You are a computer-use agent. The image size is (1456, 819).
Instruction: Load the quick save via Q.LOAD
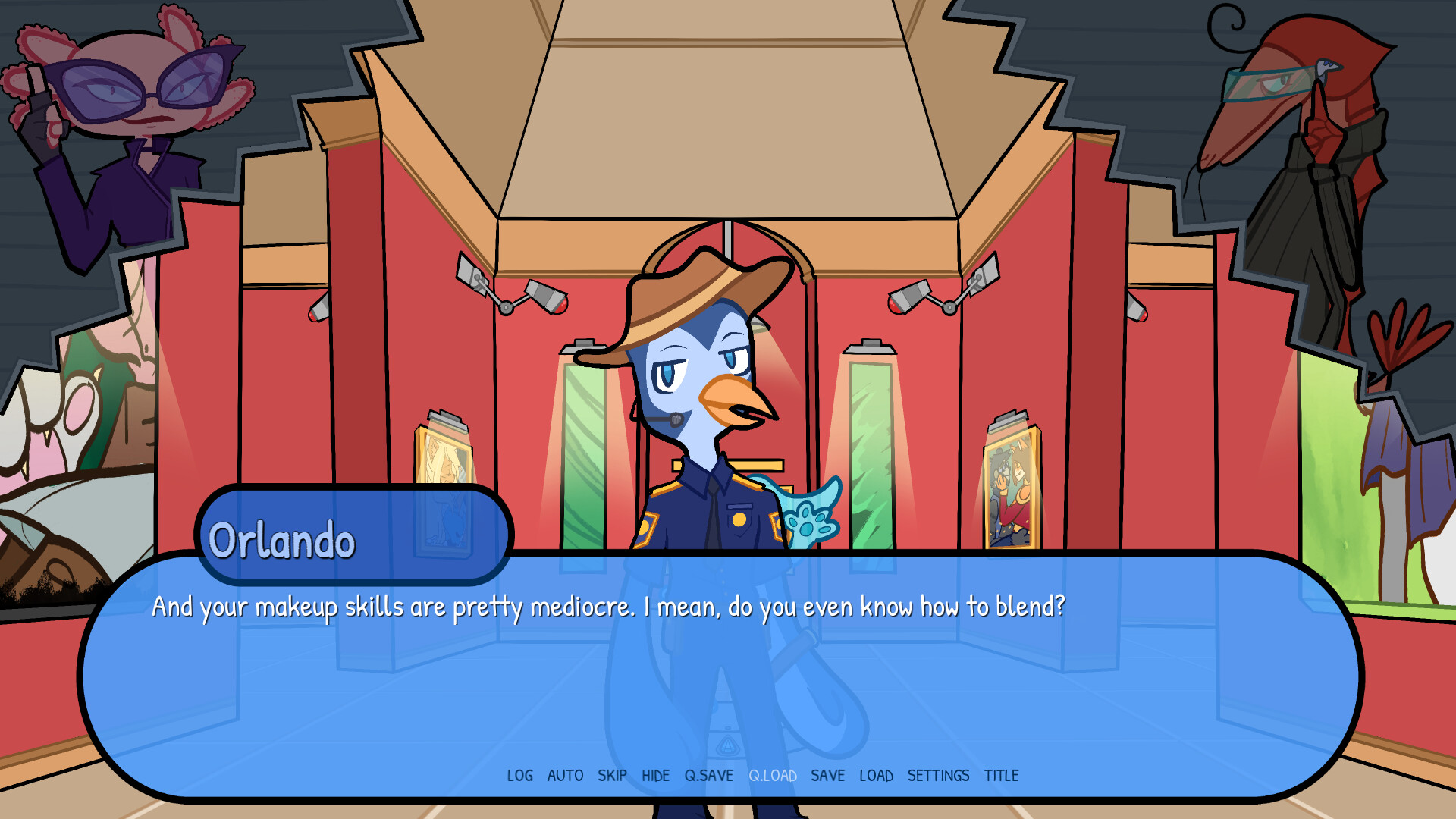click(773, 776)
